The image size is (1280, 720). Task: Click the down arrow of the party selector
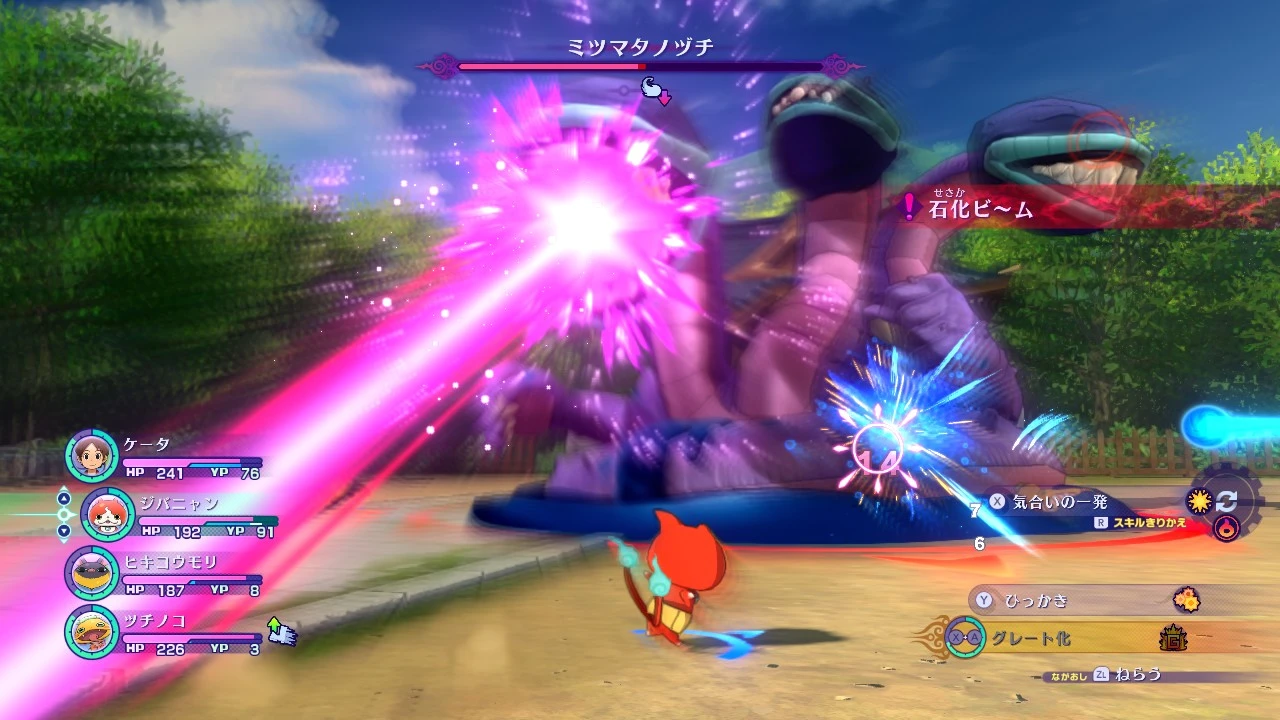pos(64,531)
